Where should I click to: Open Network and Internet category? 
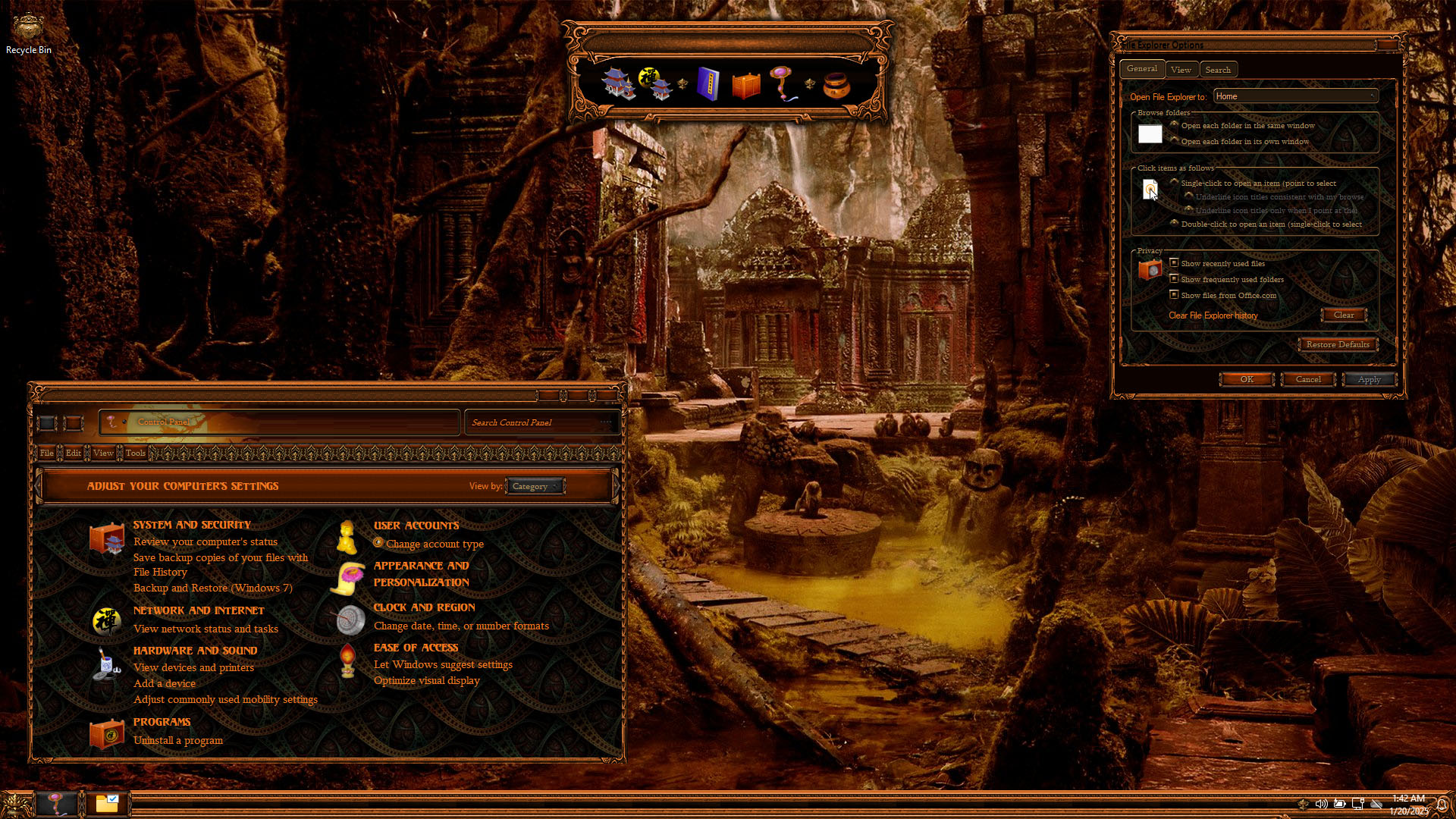[199, 610]
